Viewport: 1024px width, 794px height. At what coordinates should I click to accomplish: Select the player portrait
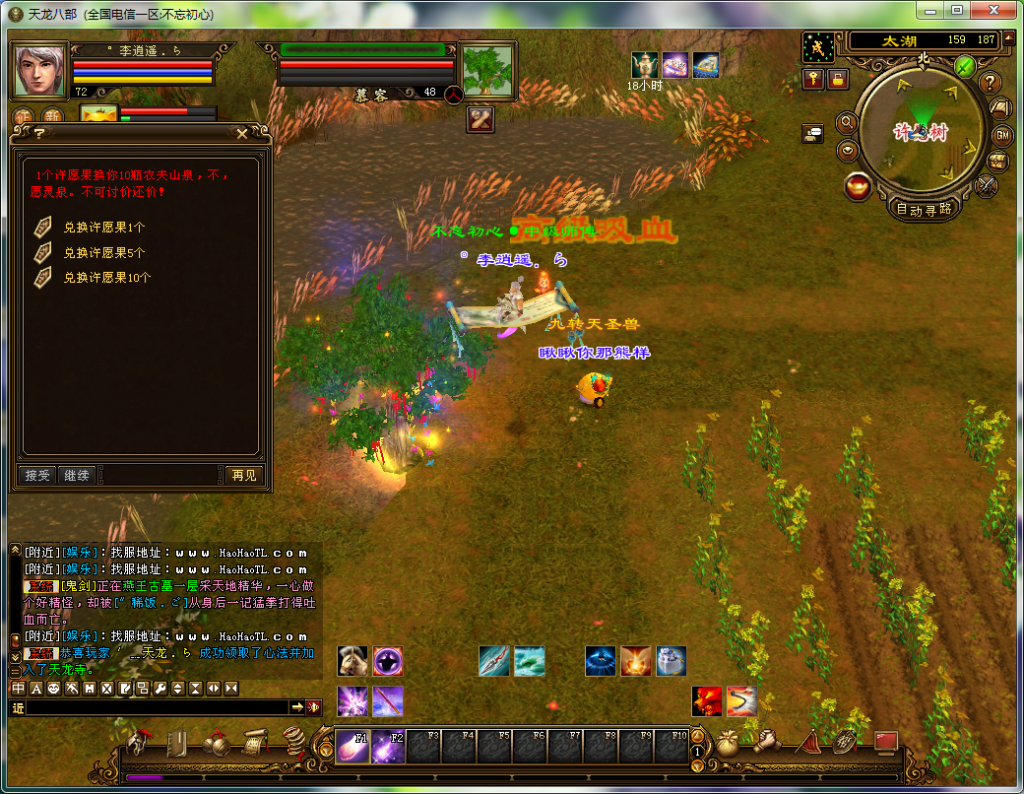click(x=39, y=71)
